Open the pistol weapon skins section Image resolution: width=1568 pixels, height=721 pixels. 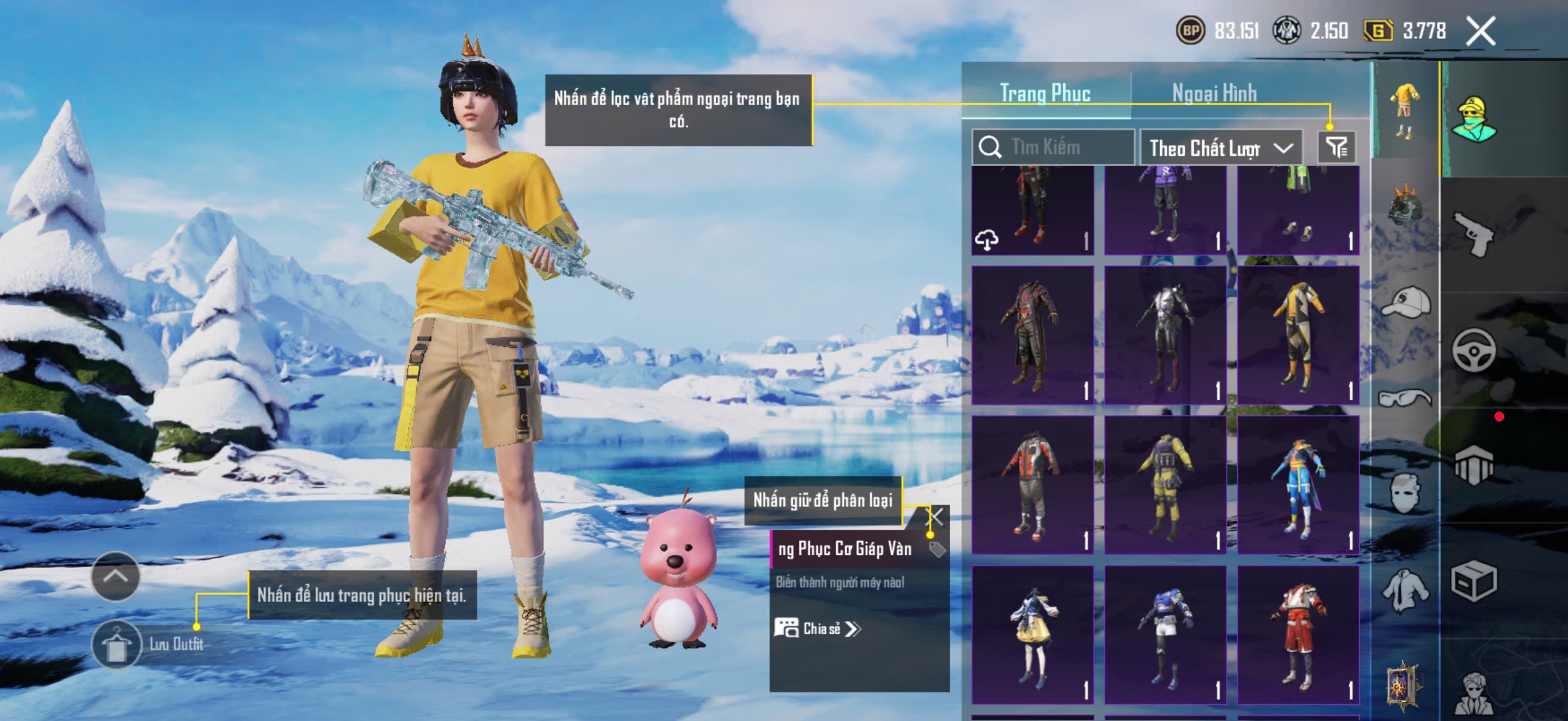tap(1473, 234)
